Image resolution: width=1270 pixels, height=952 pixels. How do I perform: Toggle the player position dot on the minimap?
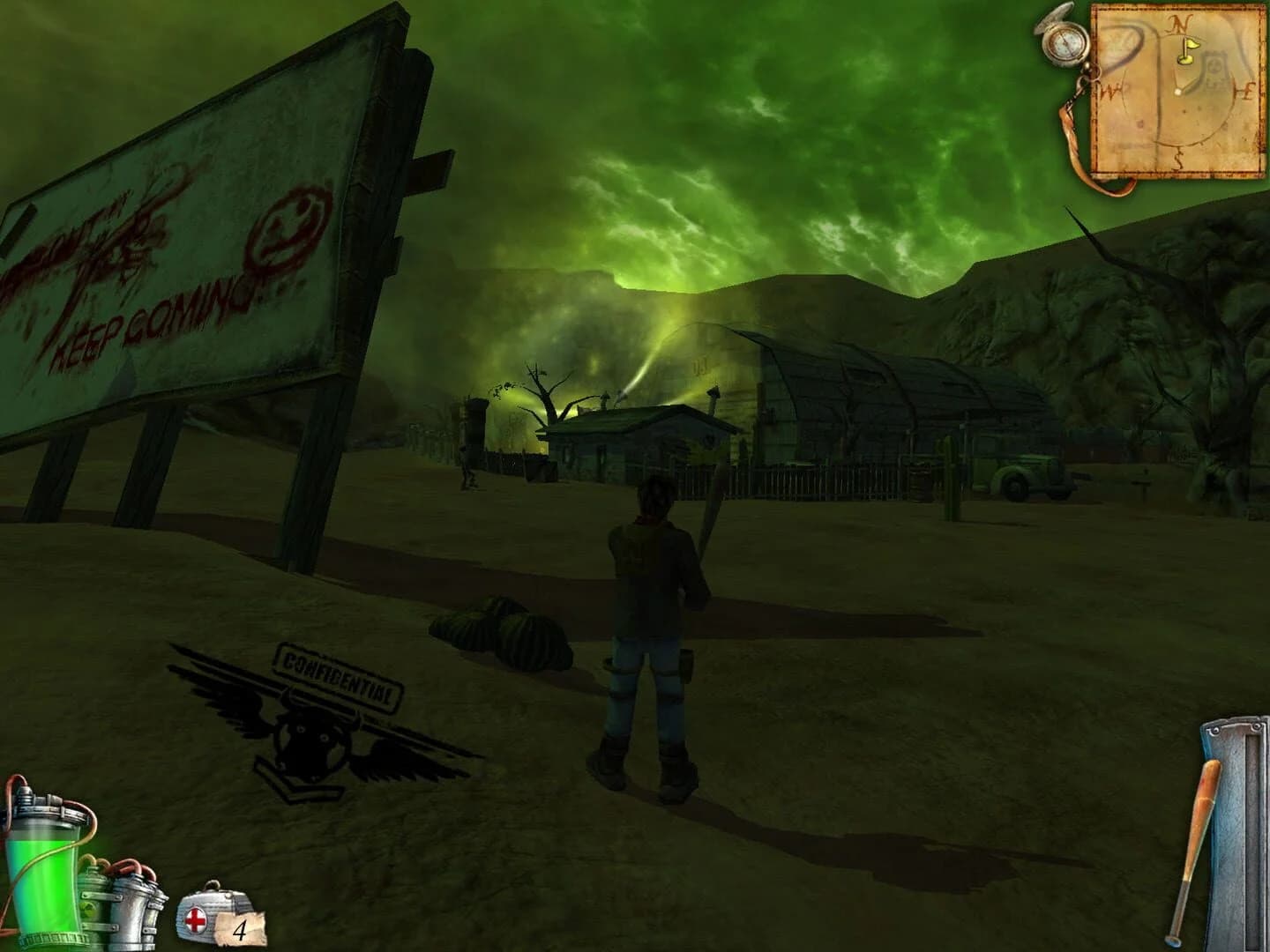click(1177, 91)
